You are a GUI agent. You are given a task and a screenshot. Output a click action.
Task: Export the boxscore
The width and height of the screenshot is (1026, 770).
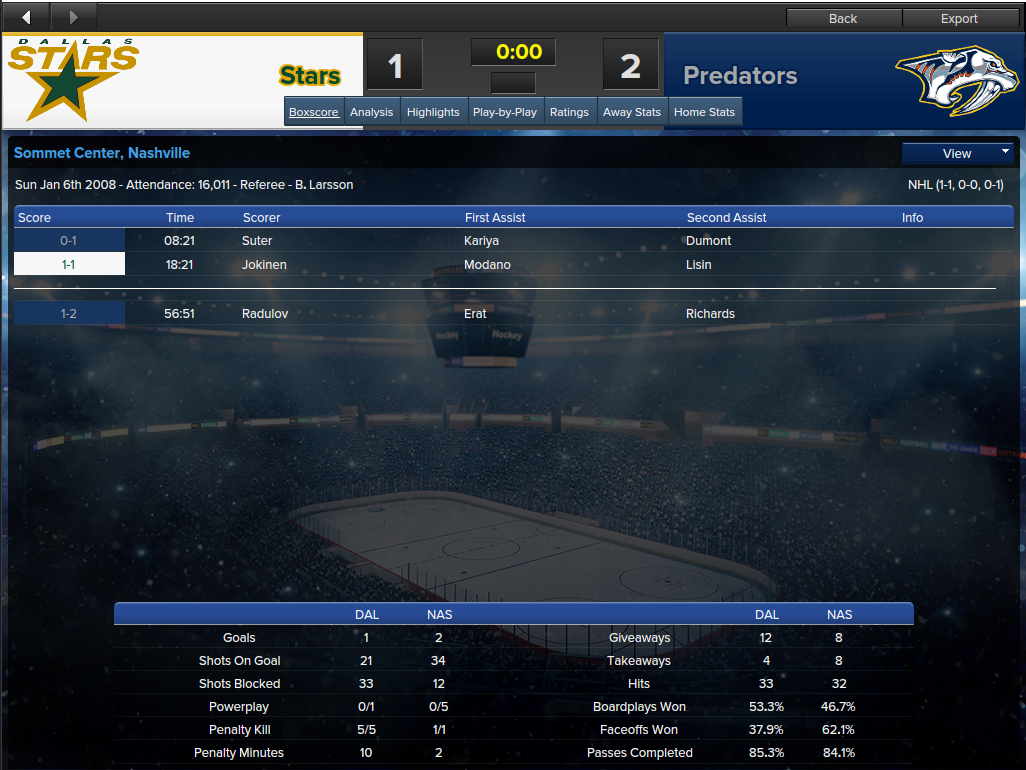(959, 18)
